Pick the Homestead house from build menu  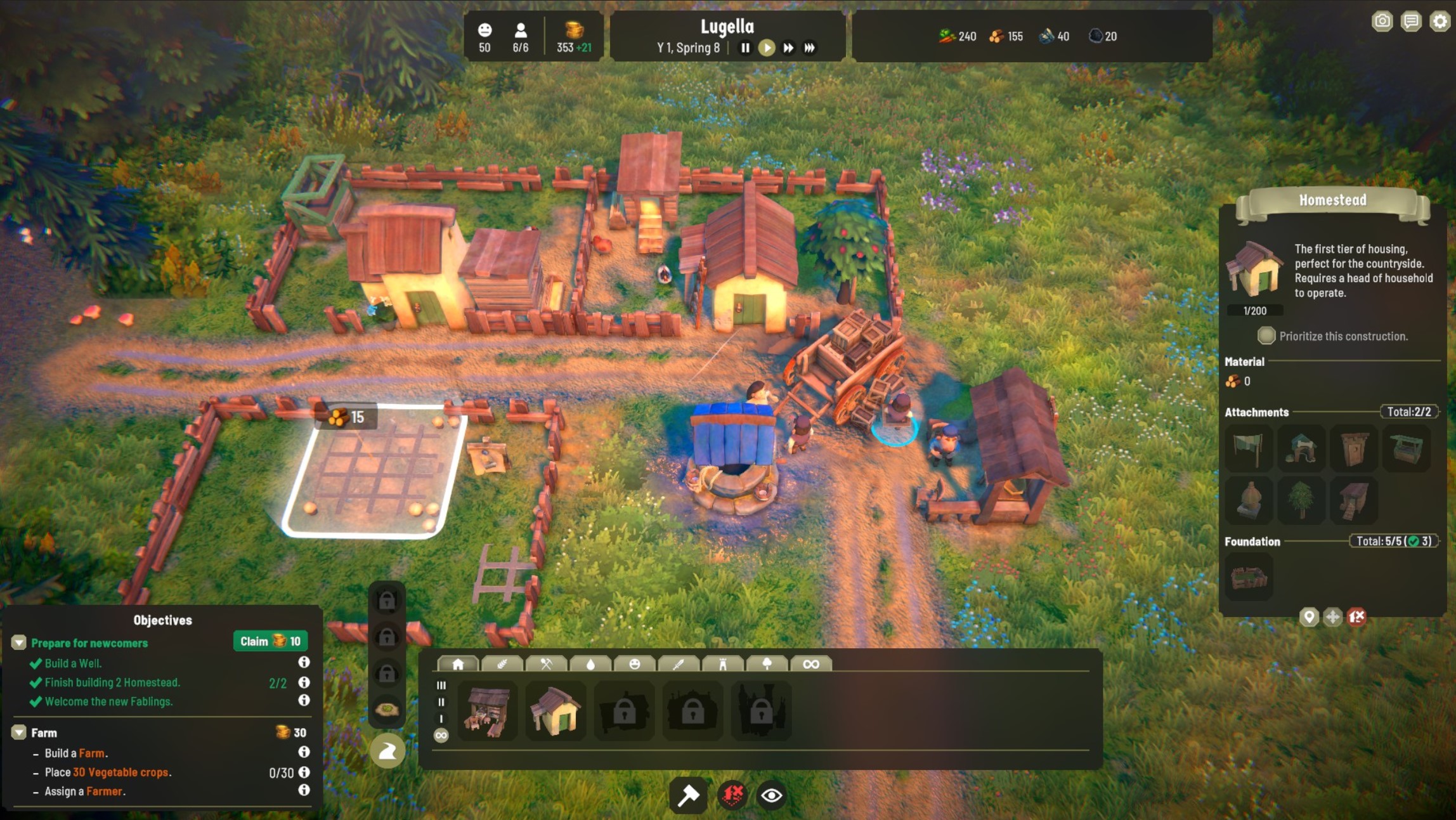pos(555,711)
